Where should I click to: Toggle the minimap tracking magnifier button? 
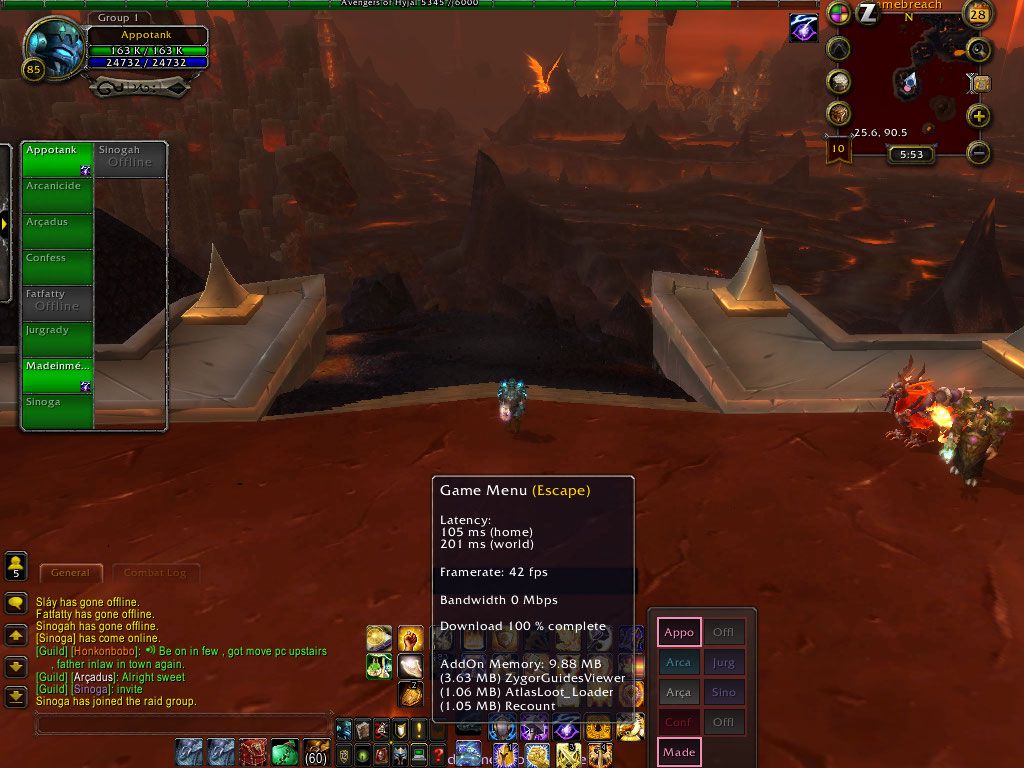[978, 48]
